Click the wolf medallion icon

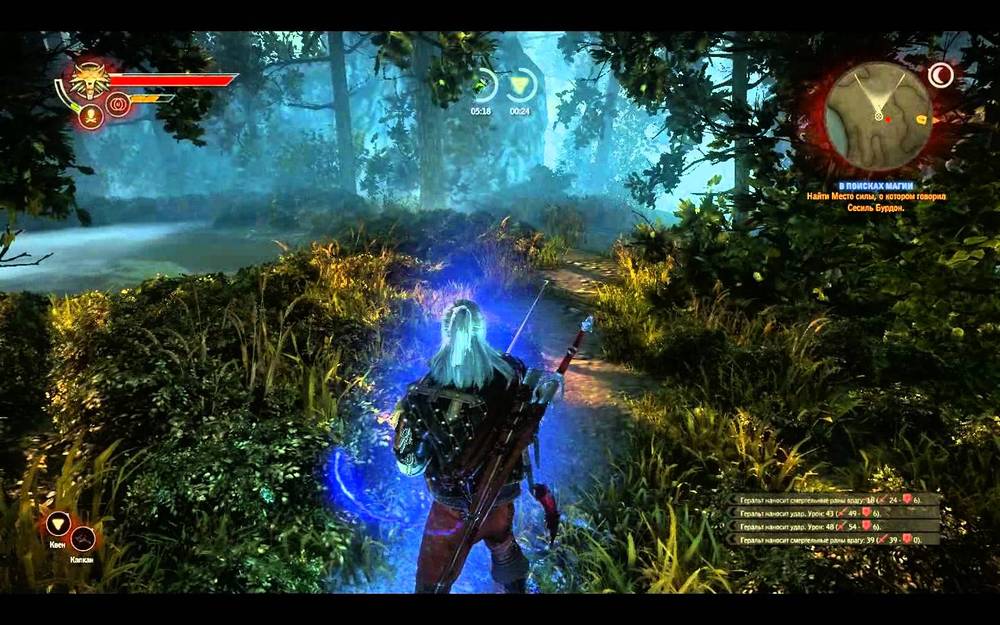click(x=90, y=80)
